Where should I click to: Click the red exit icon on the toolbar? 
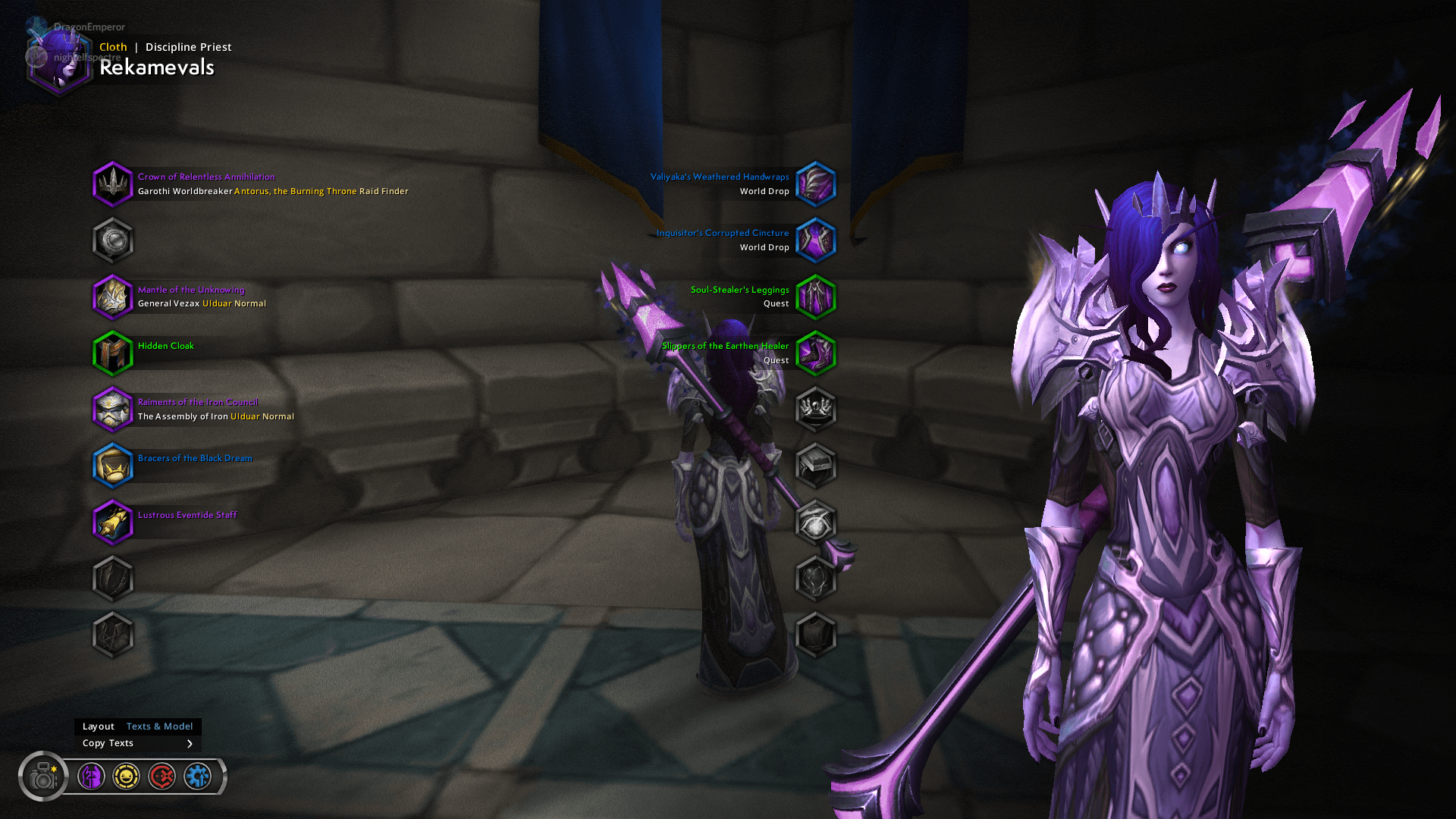162,776
